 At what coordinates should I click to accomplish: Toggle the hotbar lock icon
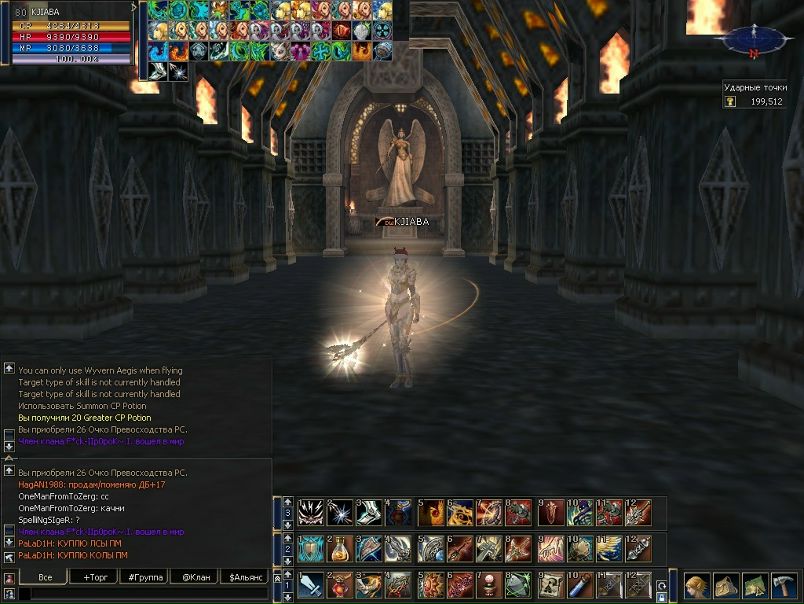[662, 596]
